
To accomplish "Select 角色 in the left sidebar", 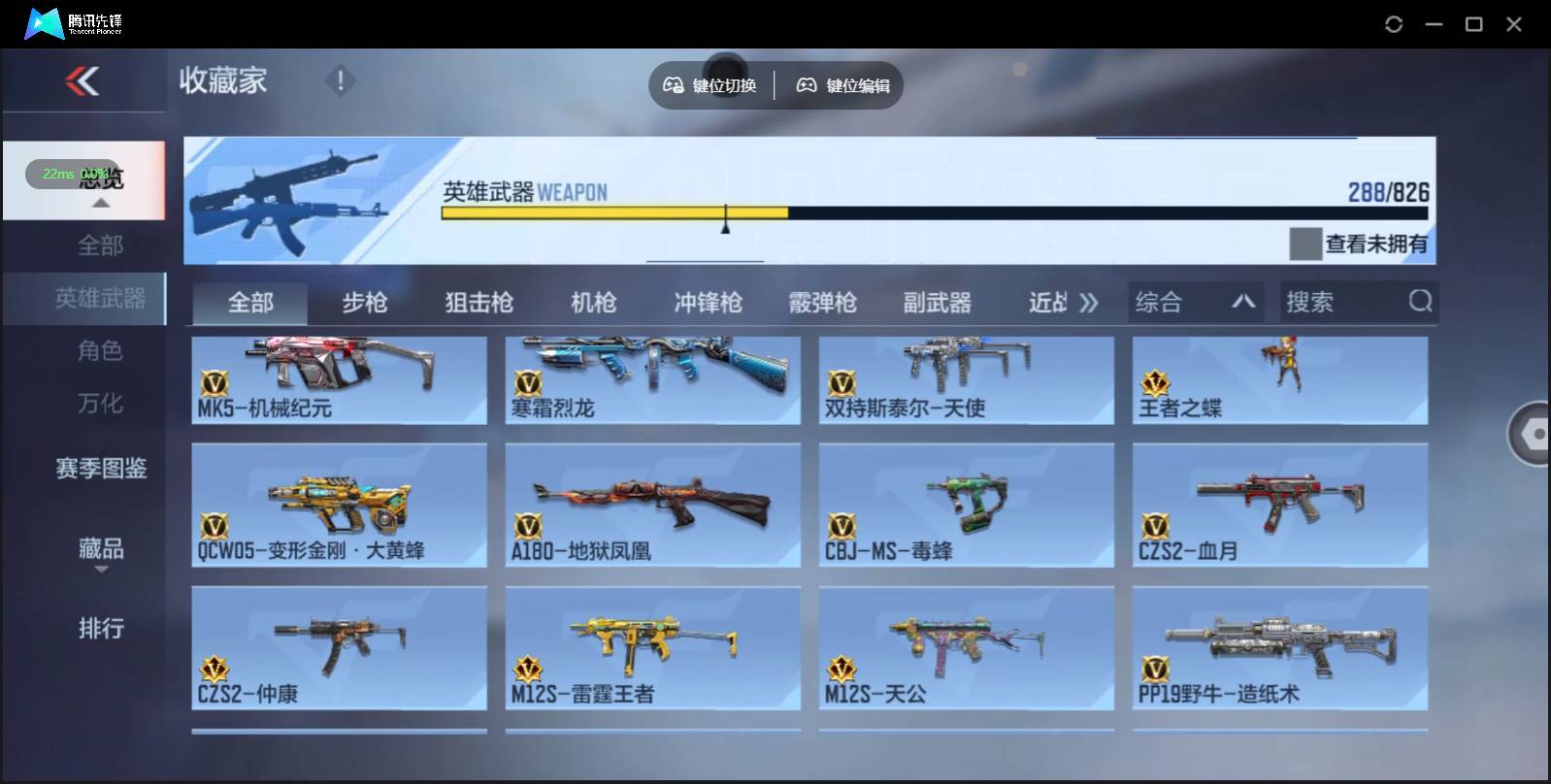I will [x=100, y=351].
